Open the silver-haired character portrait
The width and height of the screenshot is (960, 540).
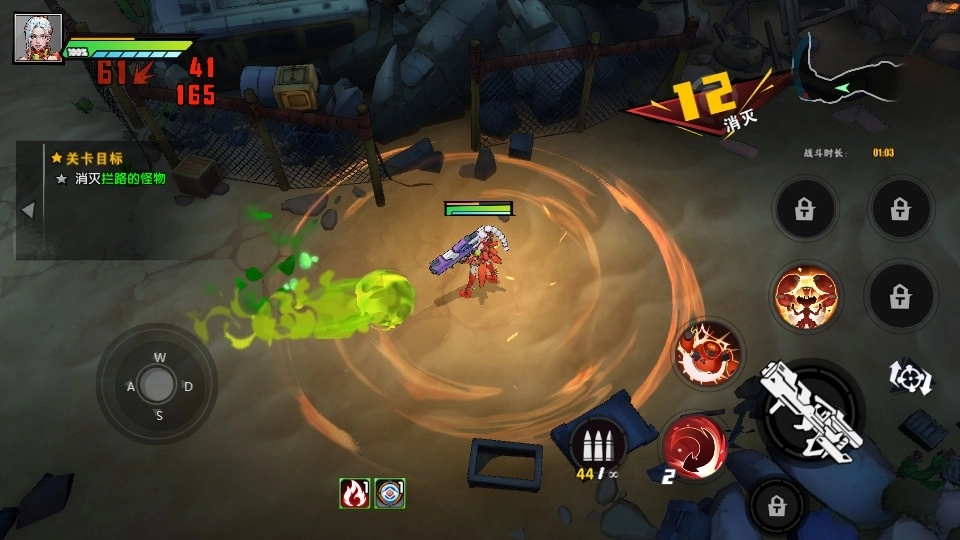tap(38, 38)
